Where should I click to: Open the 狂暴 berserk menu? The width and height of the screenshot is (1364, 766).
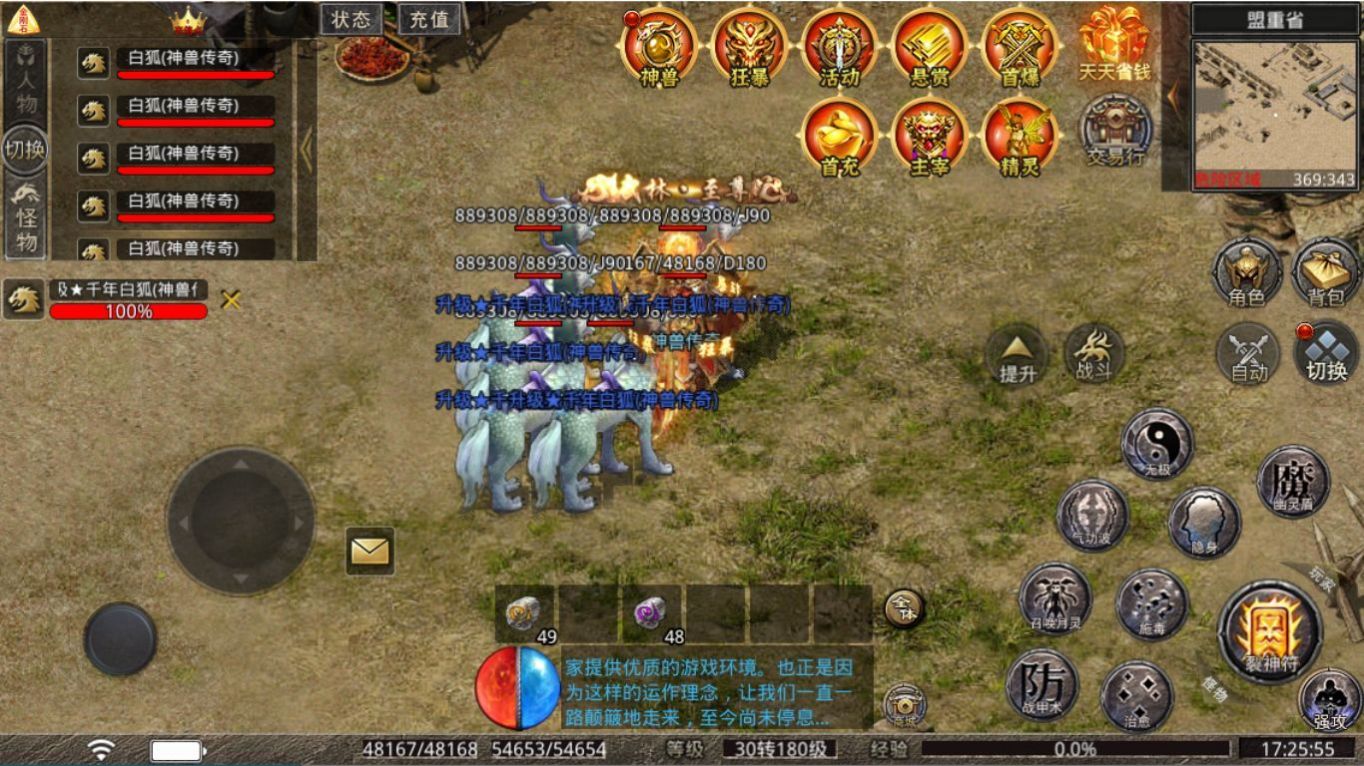click(749, 46)
